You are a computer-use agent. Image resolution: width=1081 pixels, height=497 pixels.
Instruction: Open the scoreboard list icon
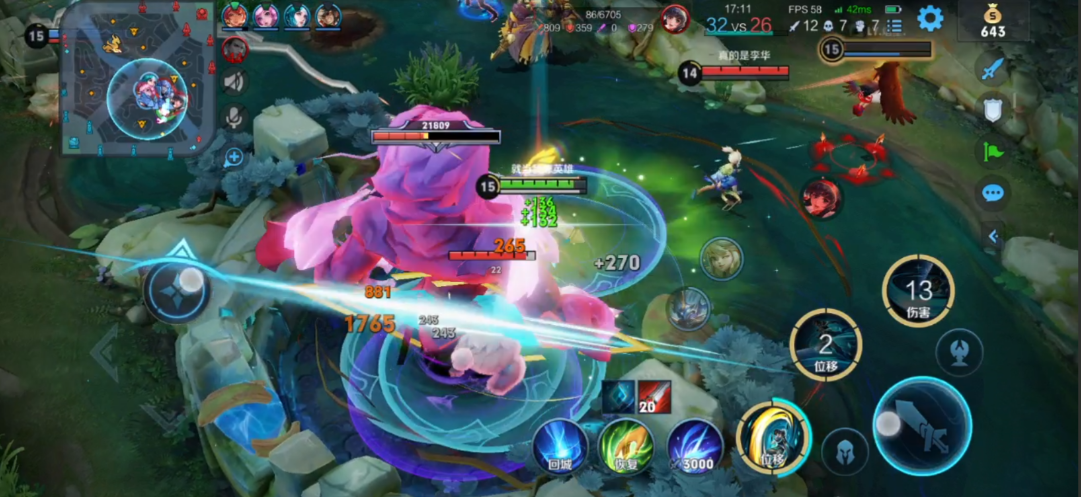coord(895,25)
